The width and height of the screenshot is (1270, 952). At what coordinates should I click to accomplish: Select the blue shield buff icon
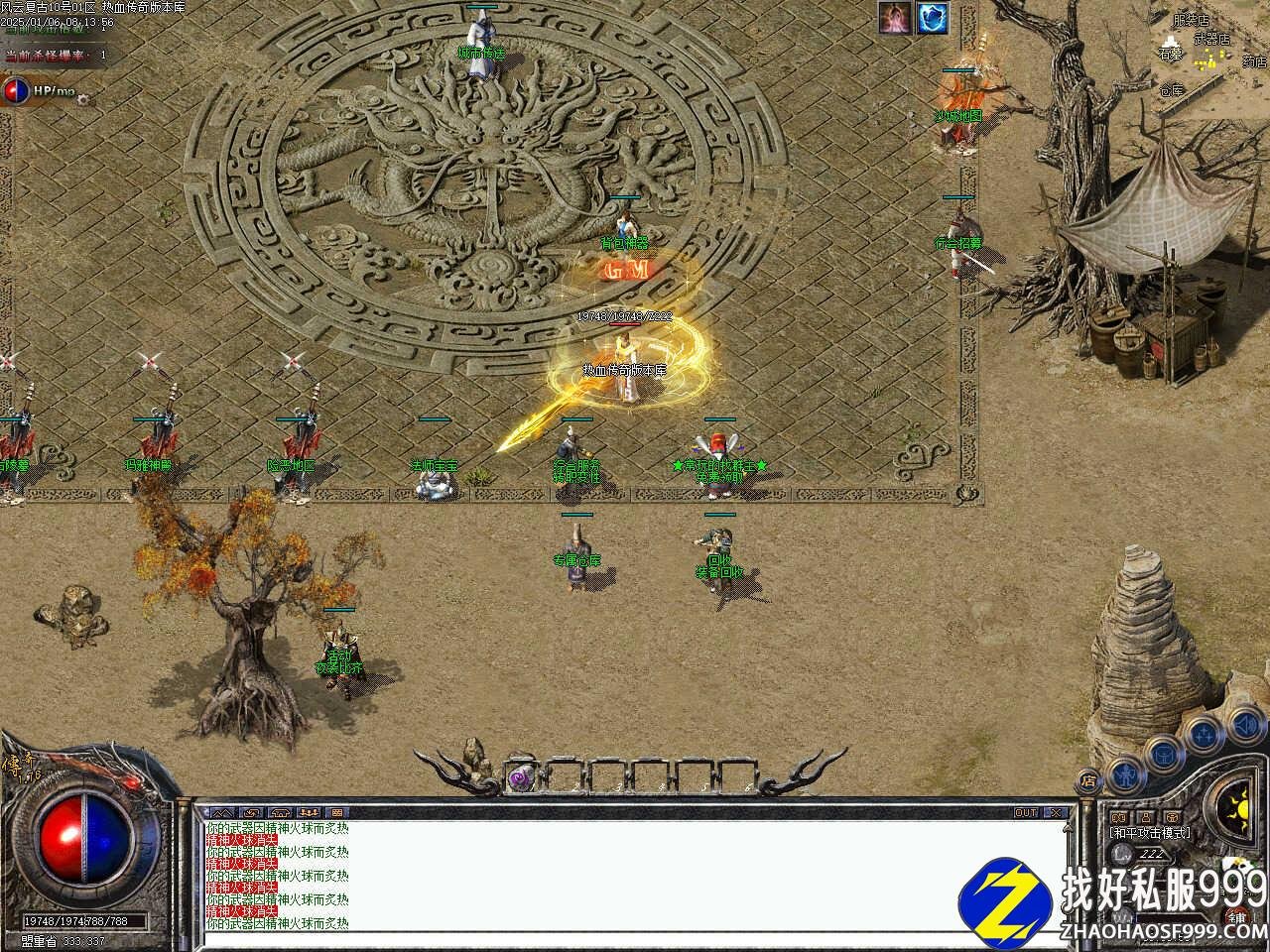click(932, 18)
